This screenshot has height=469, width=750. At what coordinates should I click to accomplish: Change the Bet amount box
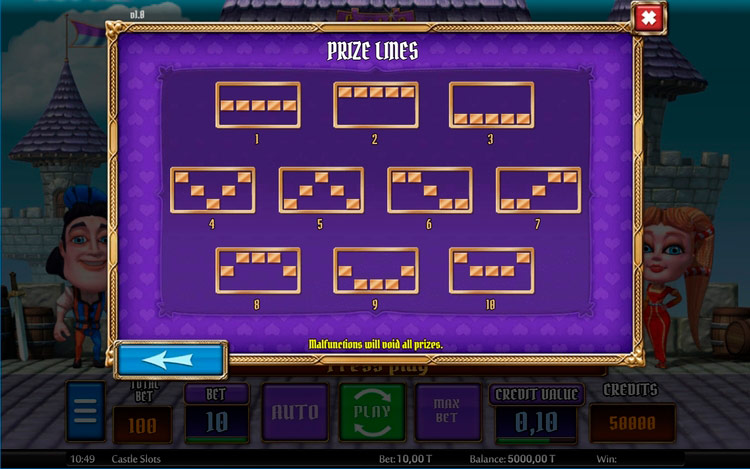tap(217, 420)
